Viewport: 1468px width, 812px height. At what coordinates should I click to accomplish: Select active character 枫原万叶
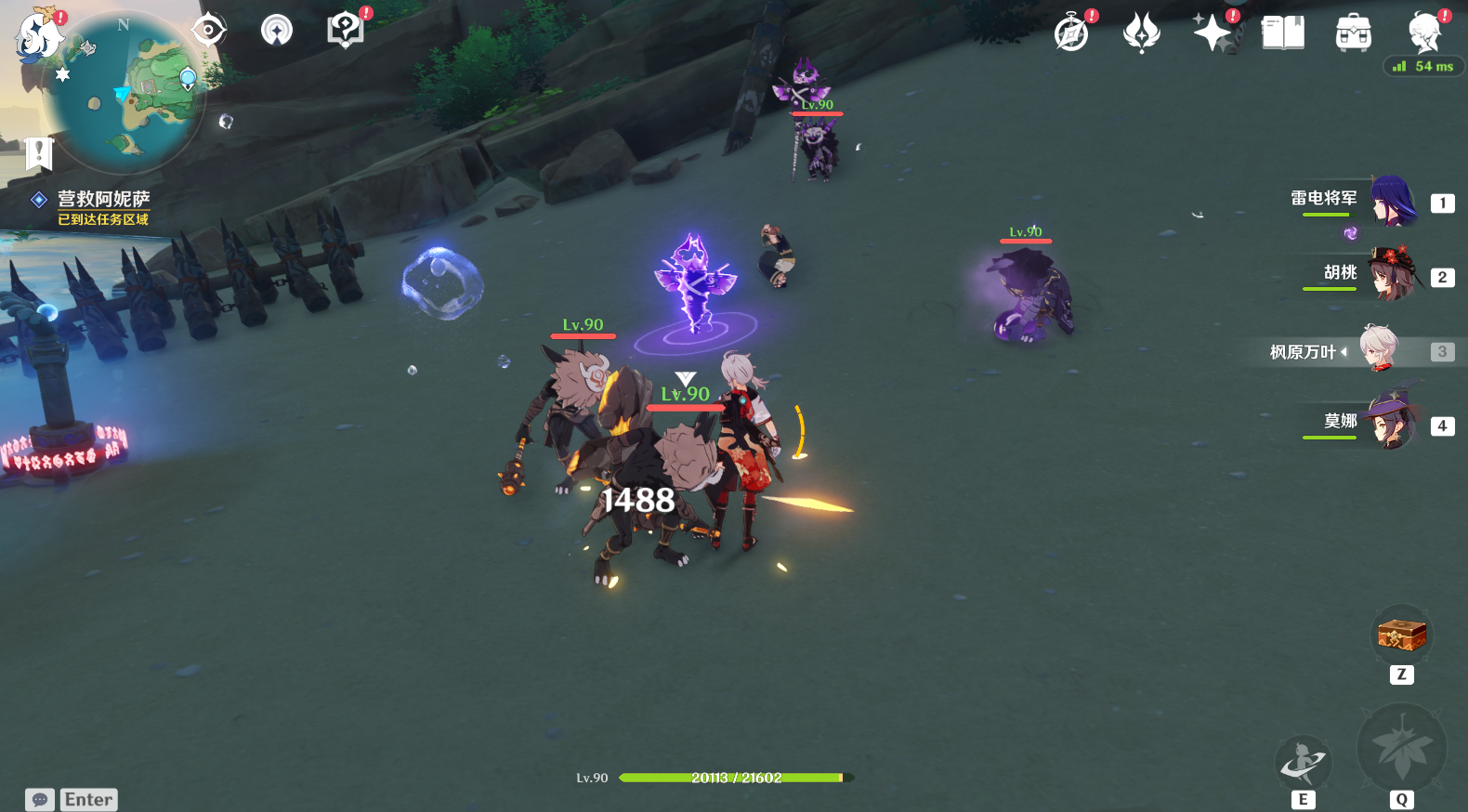coord(1380,349)
